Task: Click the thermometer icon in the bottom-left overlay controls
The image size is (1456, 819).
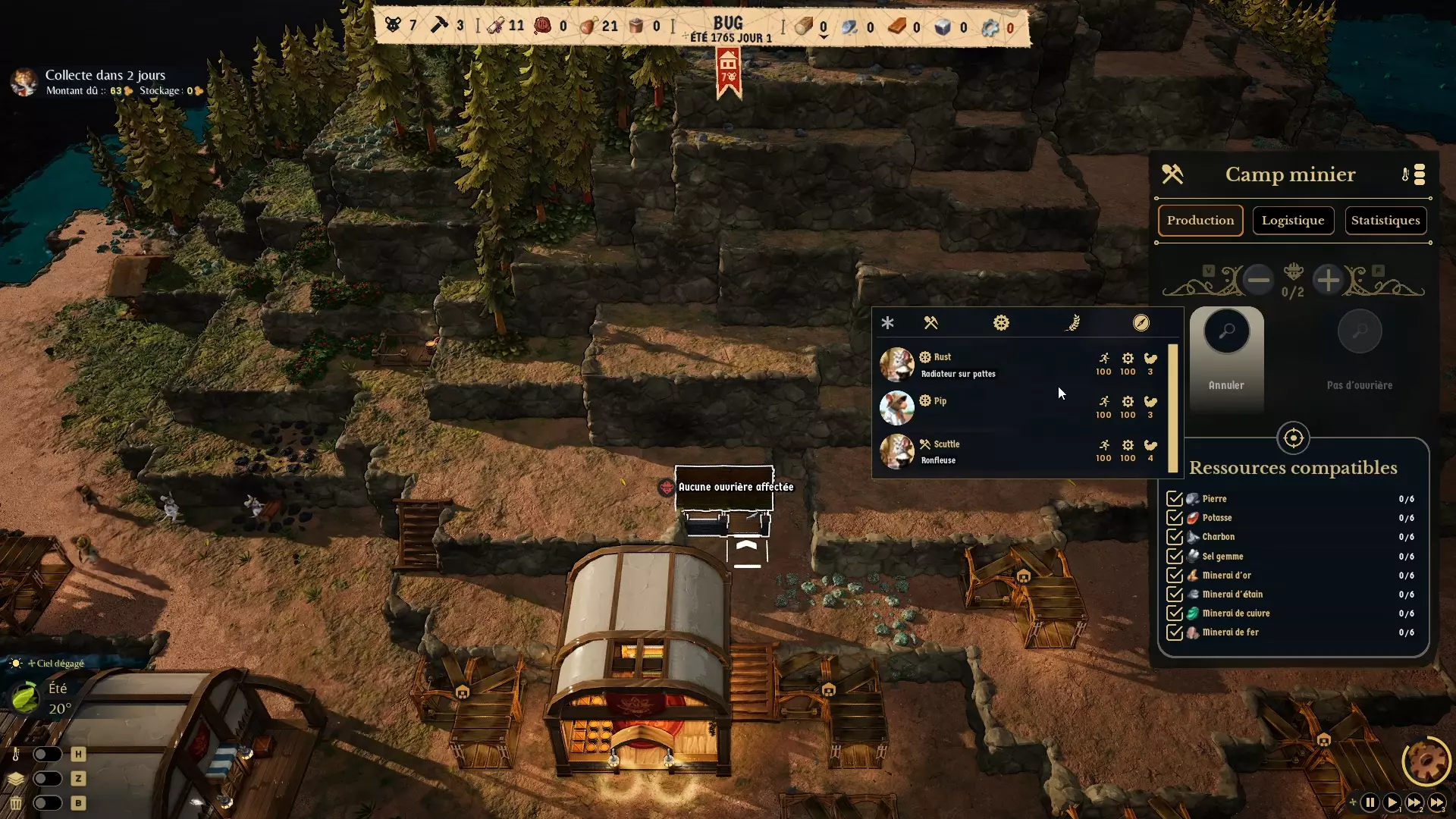Action: click(17, 754)
